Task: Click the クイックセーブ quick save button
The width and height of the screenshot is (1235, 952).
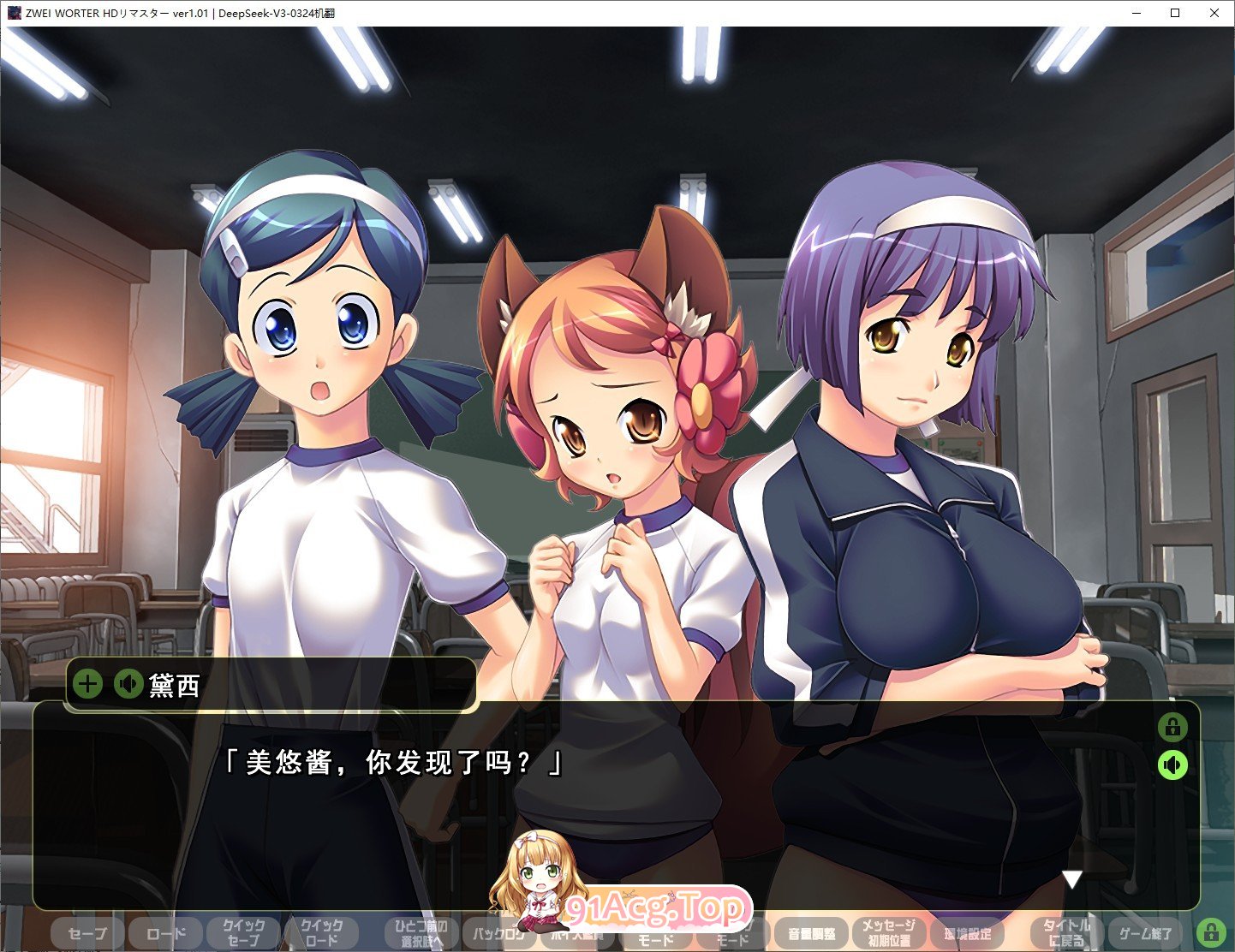Action: pos(243,933)
